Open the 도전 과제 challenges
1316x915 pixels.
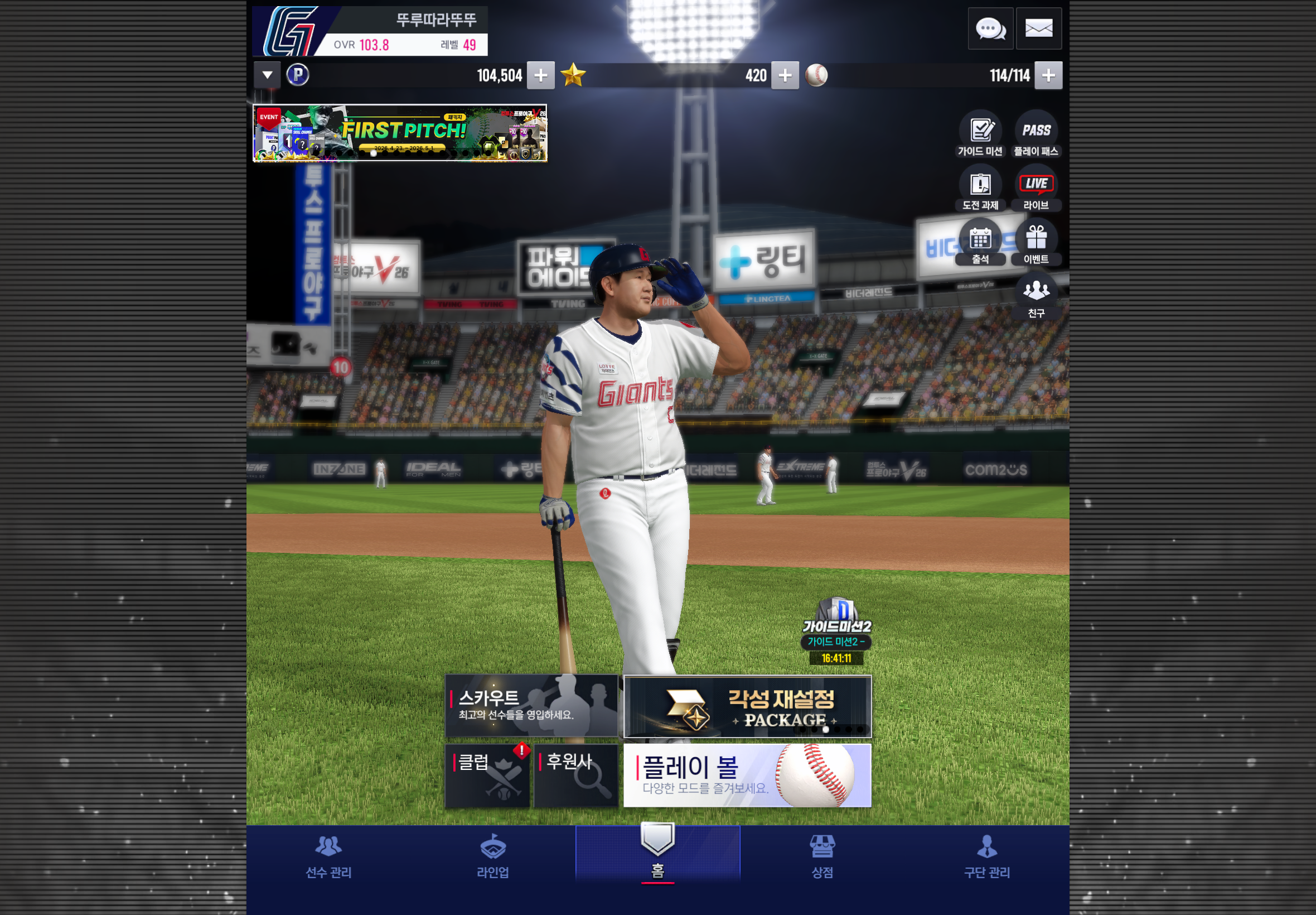[x=980, y=189]
